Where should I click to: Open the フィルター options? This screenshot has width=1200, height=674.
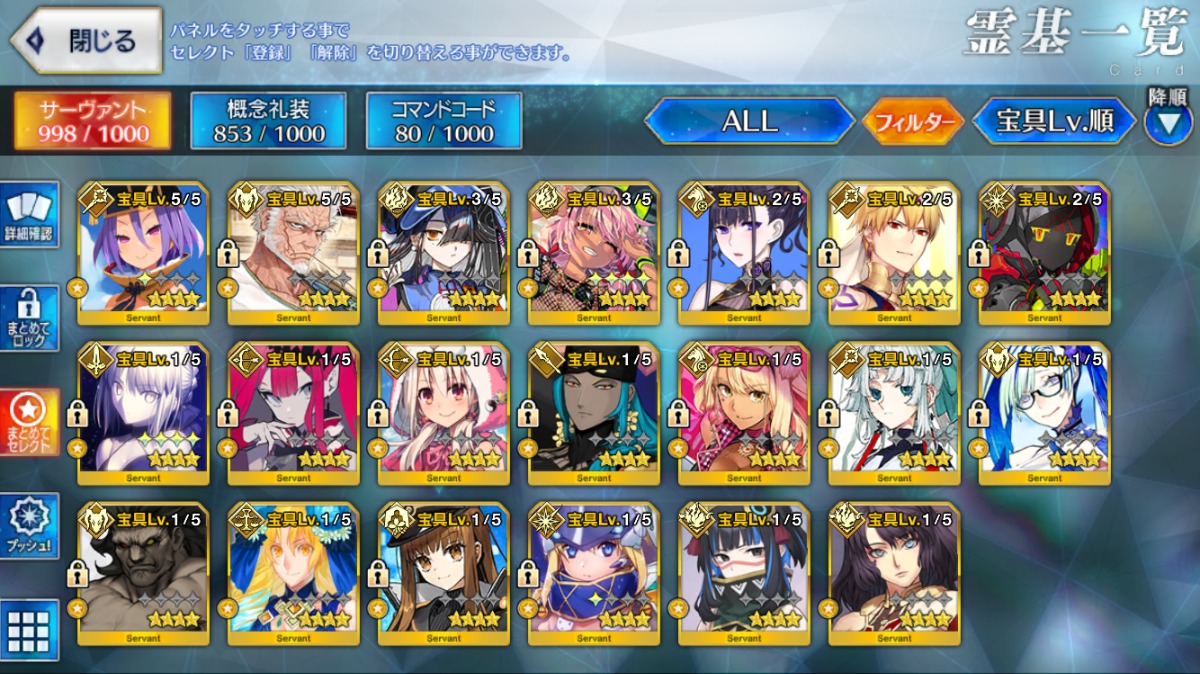[x=912, y=123]
